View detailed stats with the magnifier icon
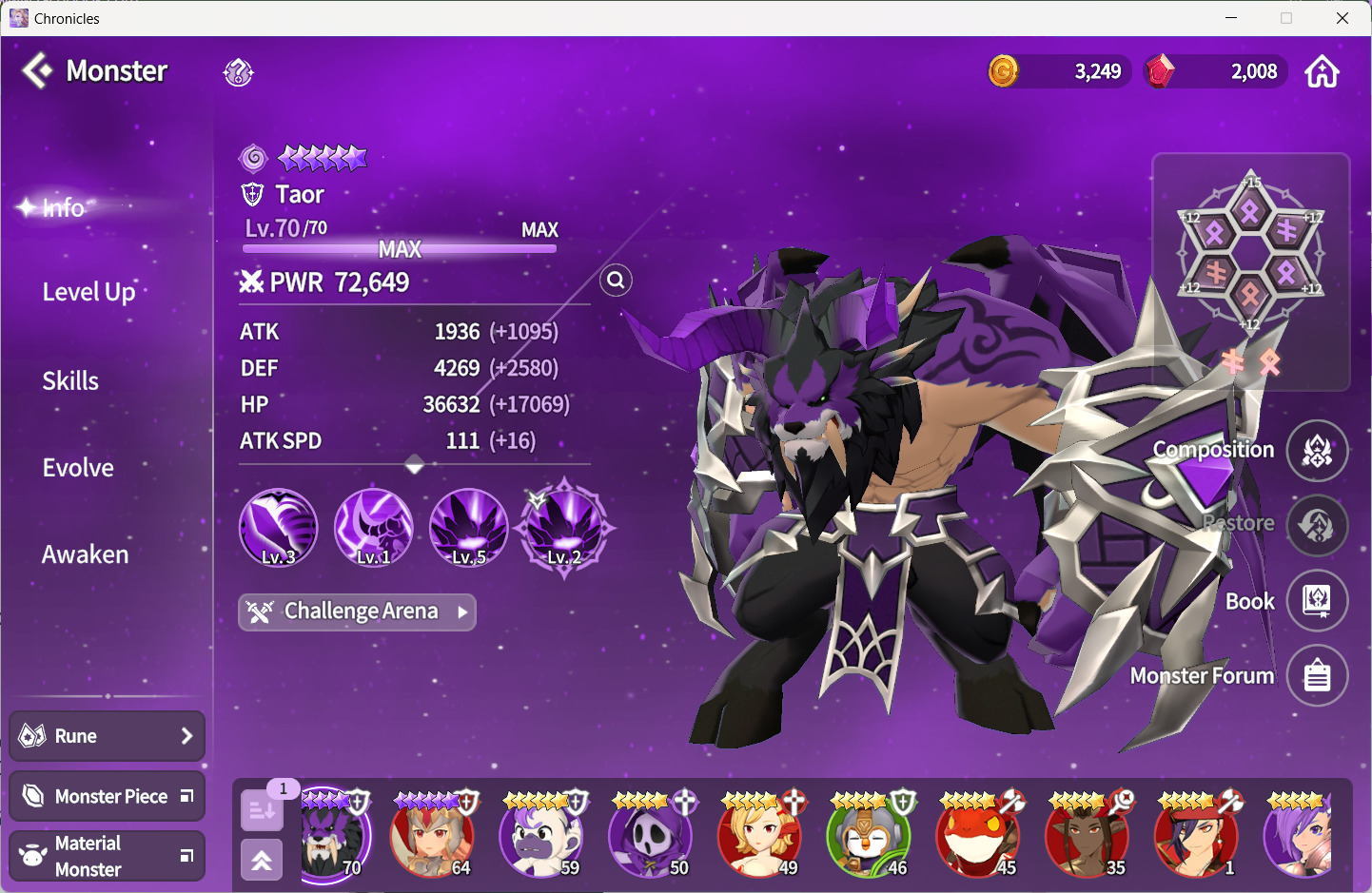This screenshot has width=1372, height=893. pos(617,281)
